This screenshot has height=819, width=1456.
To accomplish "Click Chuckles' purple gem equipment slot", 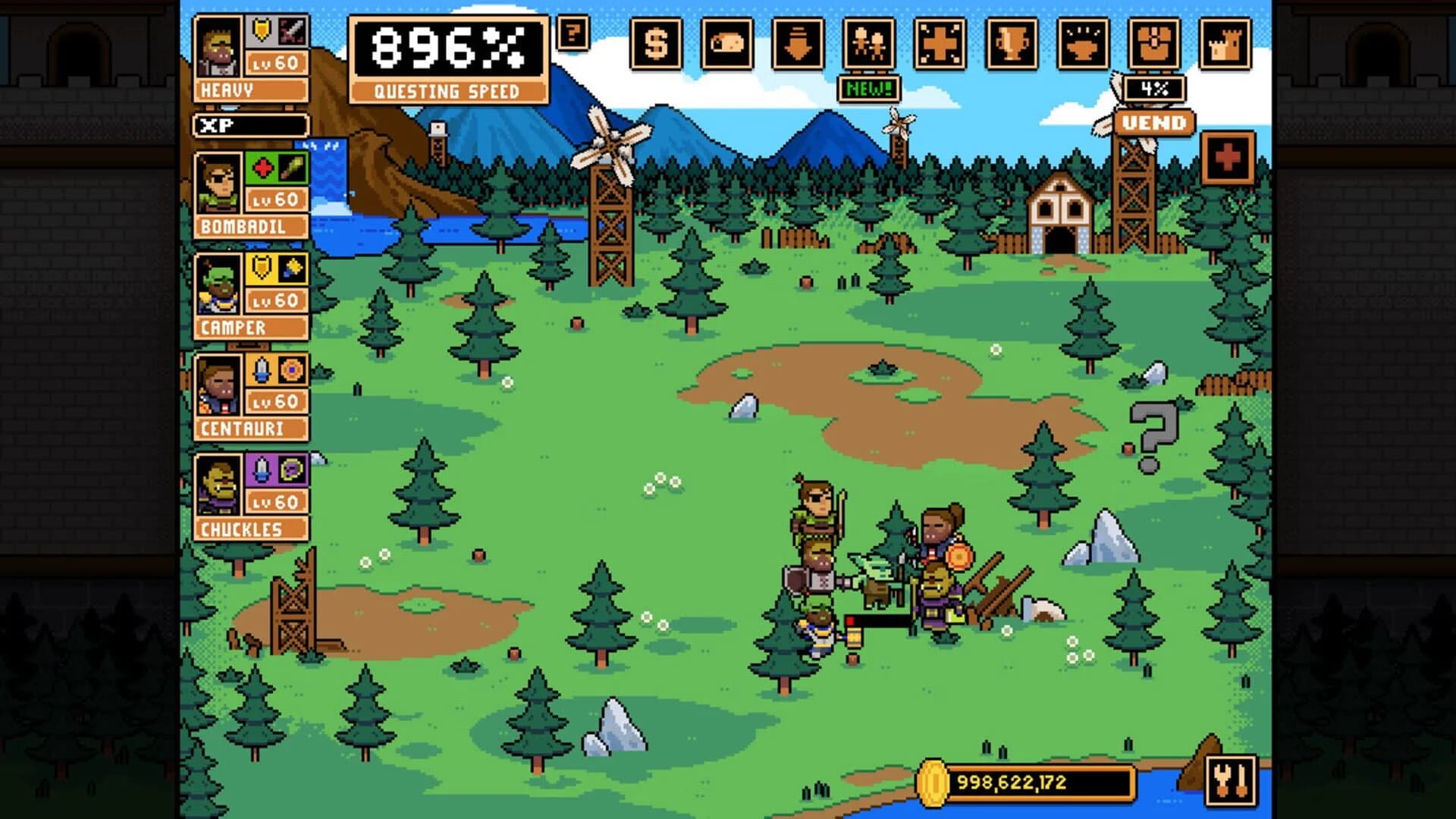I will click(x=261, y=469).
